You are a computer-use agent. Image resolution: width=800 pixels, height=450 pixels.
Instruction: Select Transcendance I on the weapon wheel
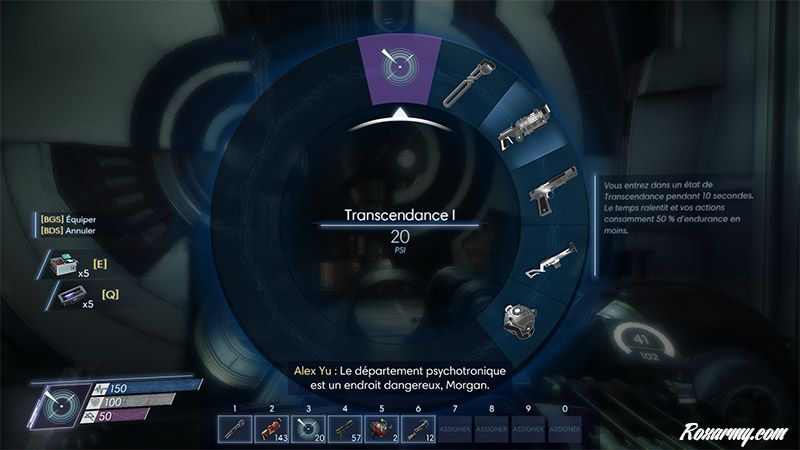(x=400, y=67)
